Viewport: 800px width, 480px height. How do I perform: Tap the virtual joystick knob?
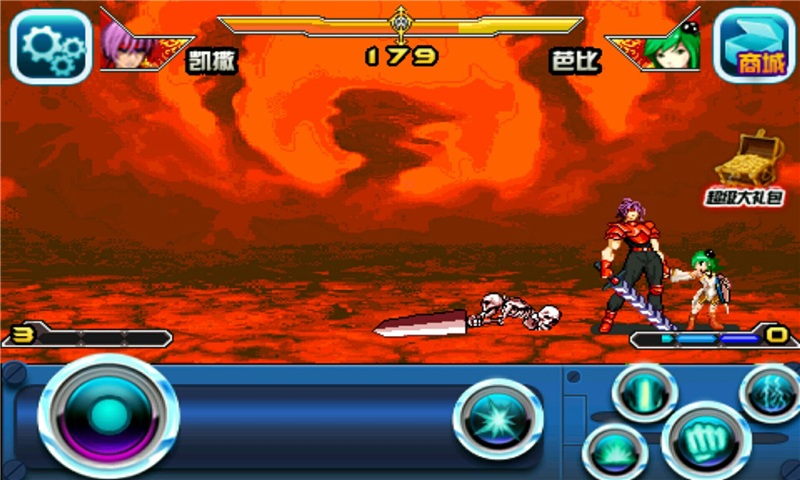(107, 414)
